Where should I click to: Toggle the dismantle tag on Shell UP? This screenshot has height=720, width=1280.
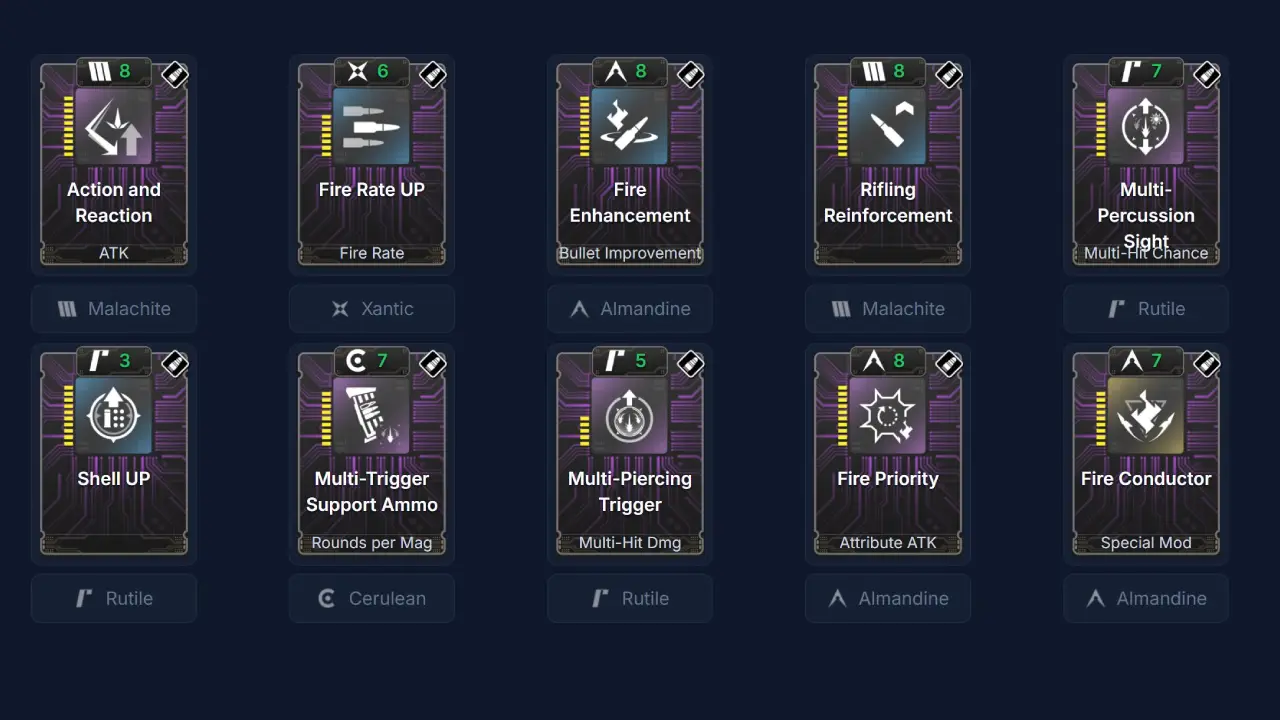point(174,364)
